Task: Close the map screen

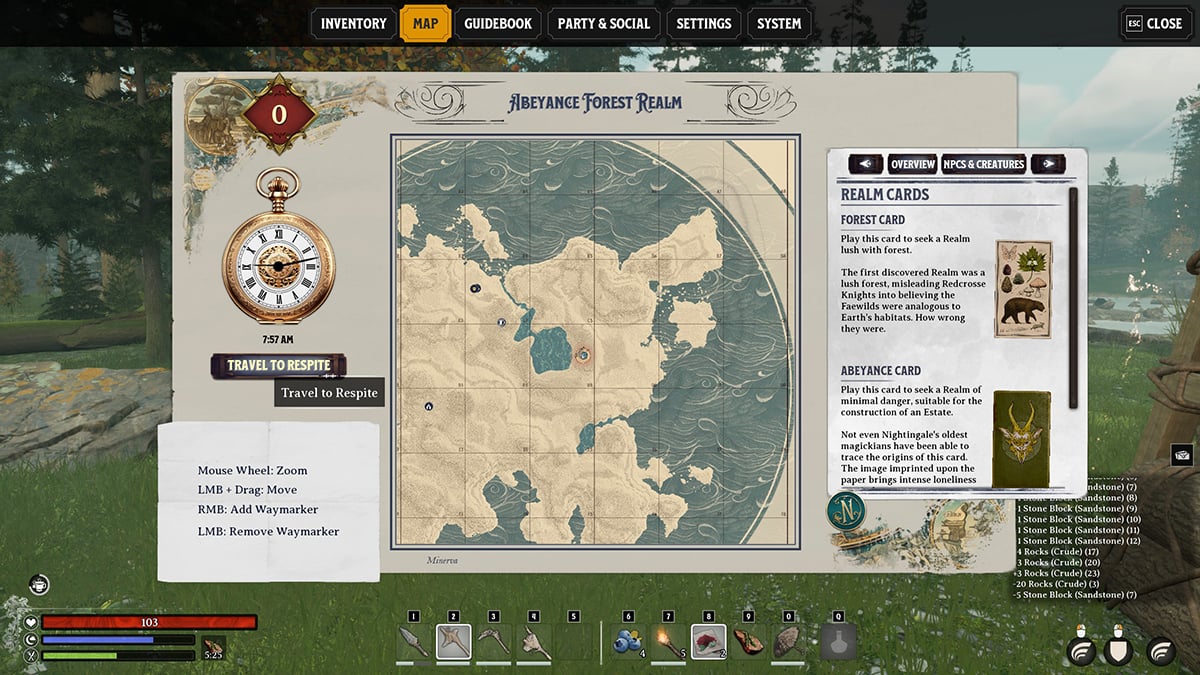Action: pyautogui.click(x=1154, y=23)
